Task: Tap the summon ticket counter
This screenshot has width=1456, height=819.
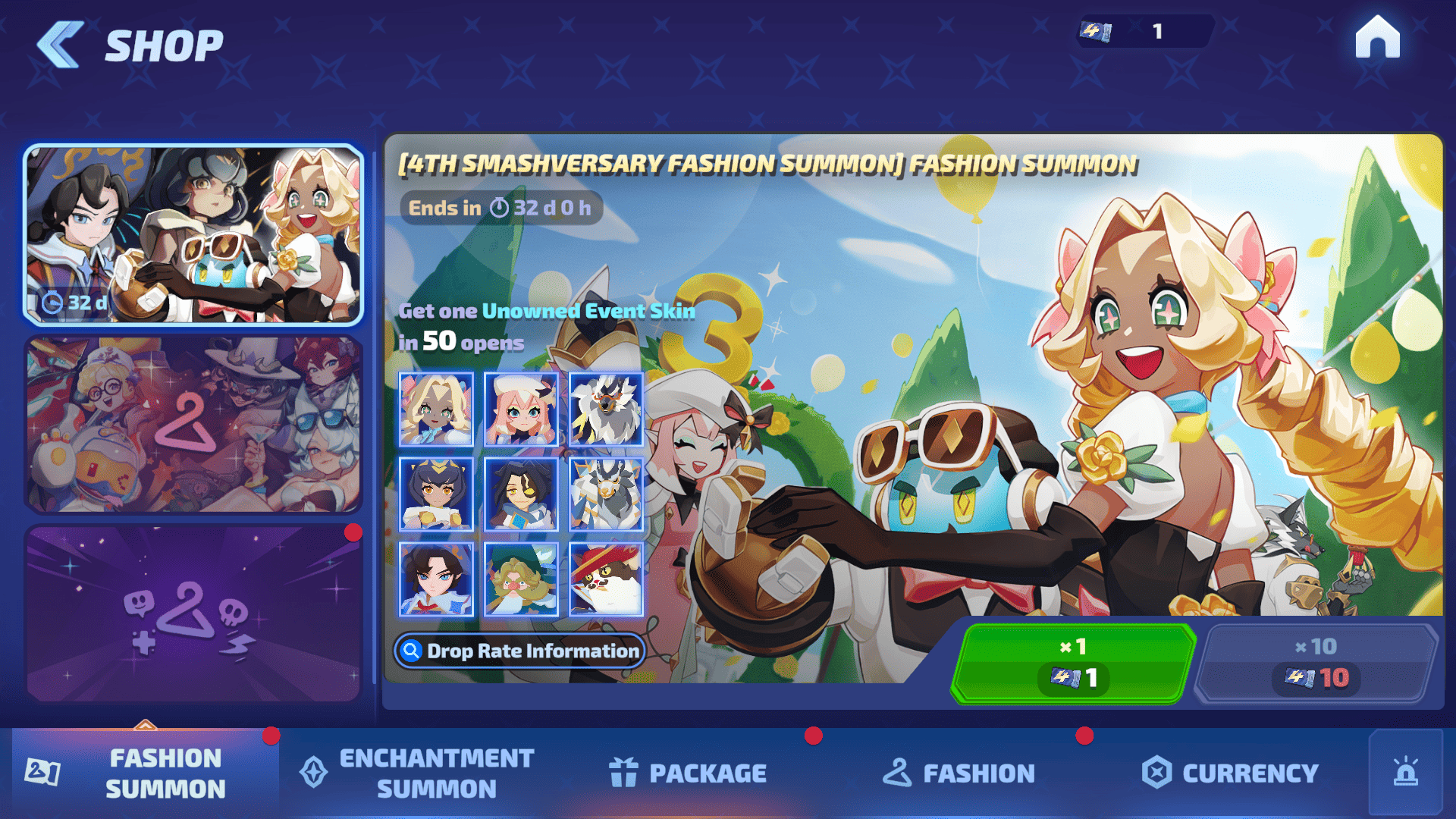Action: pyautogui.click(x=1144, y=32)
